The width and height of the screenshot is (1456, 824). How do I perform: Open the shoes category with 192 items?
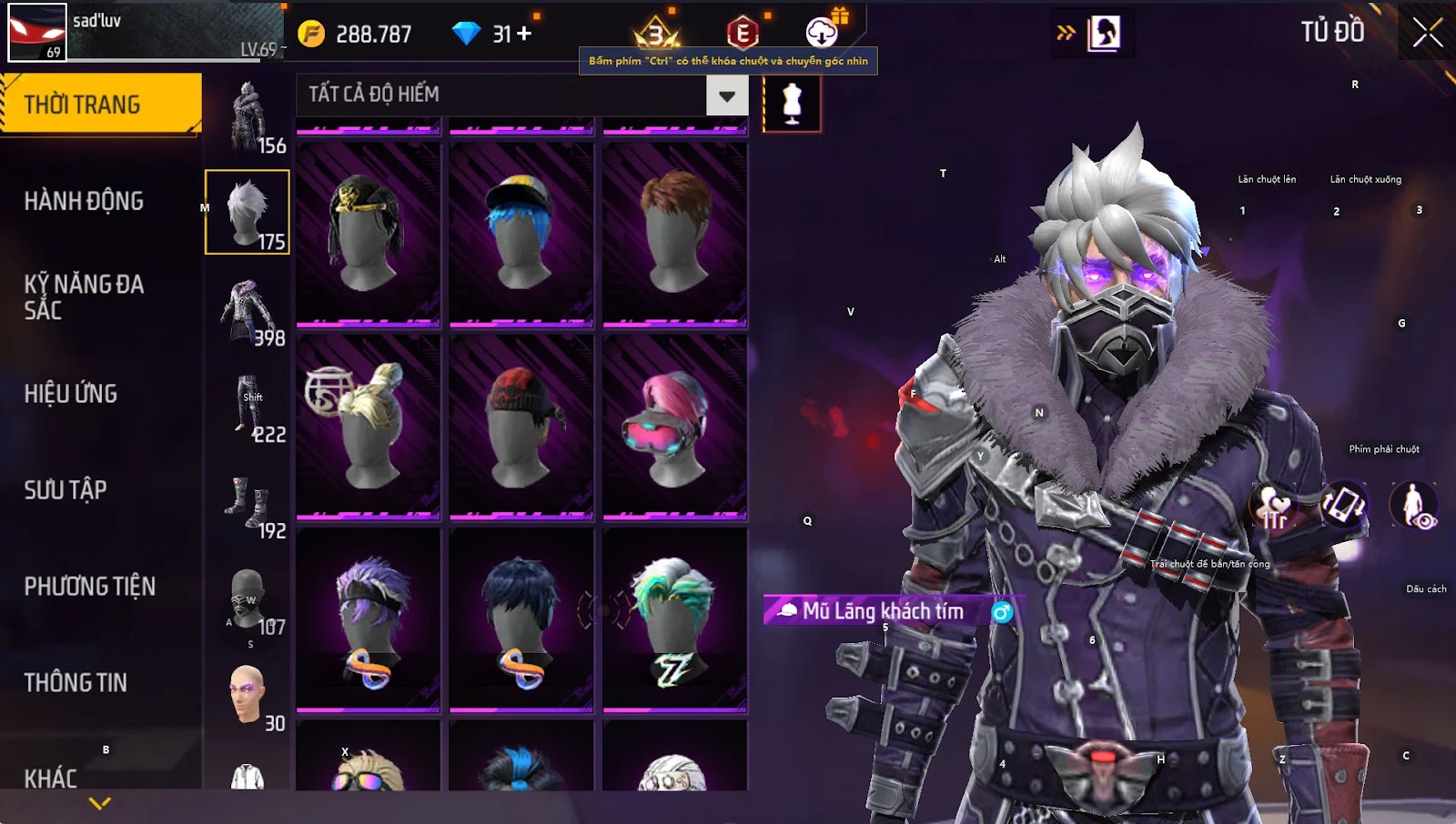(x=248, y=502)
